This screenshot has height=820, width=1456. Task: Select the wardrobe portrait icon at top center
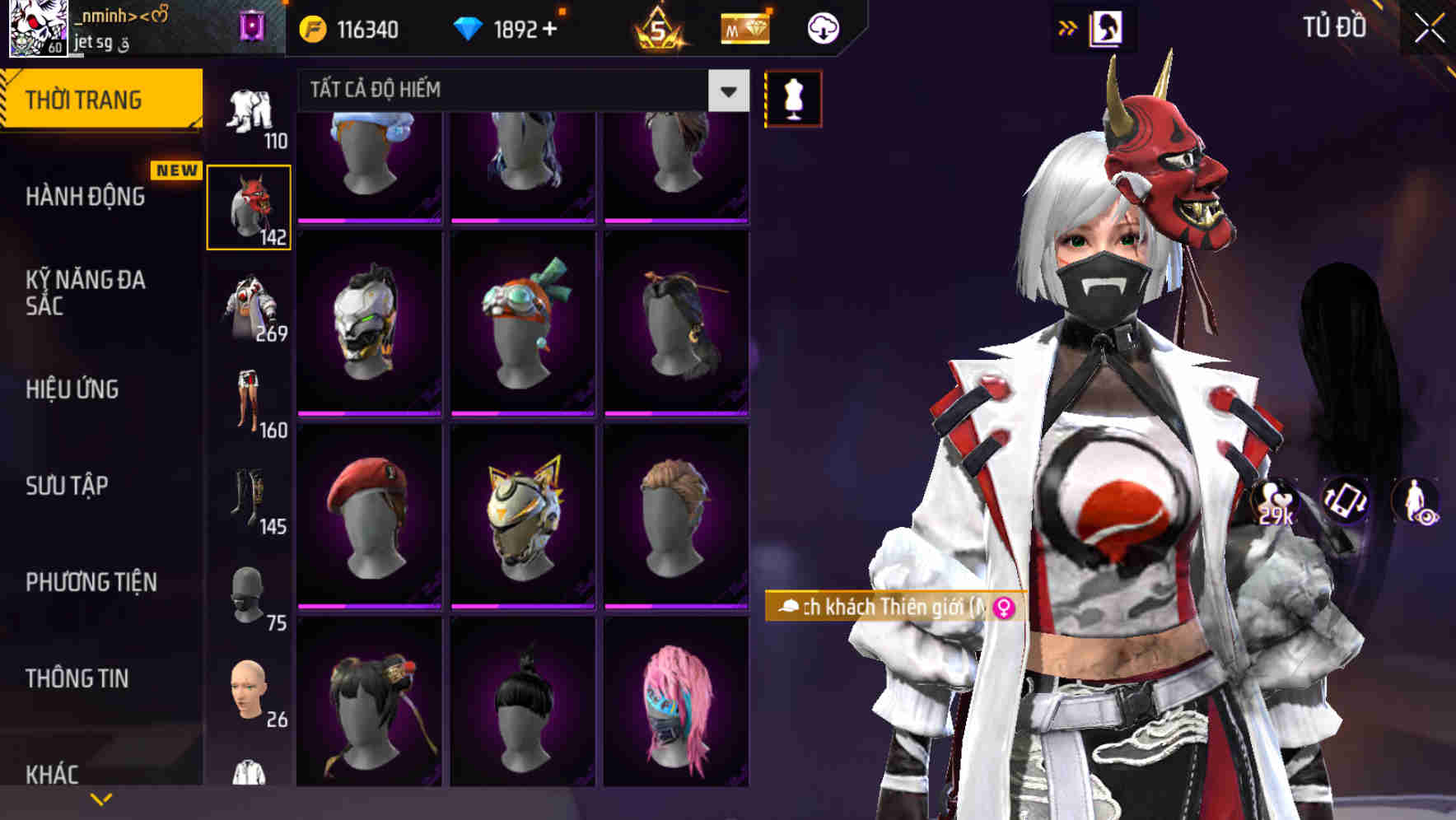coord(1107,27)
